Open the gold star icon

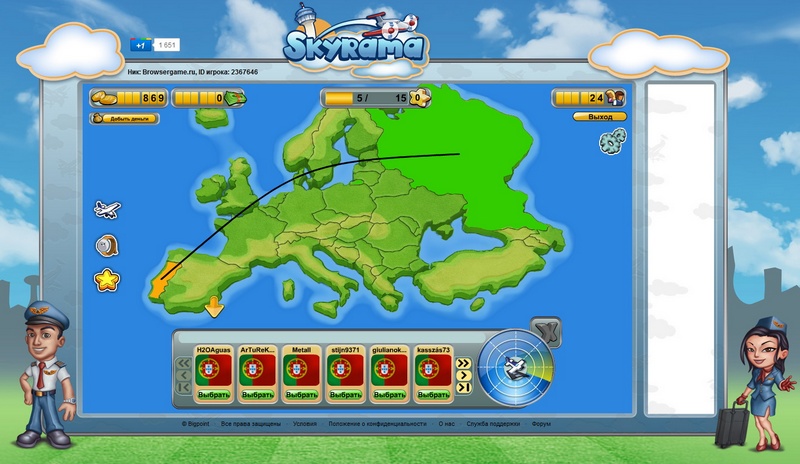pos(107,280)
